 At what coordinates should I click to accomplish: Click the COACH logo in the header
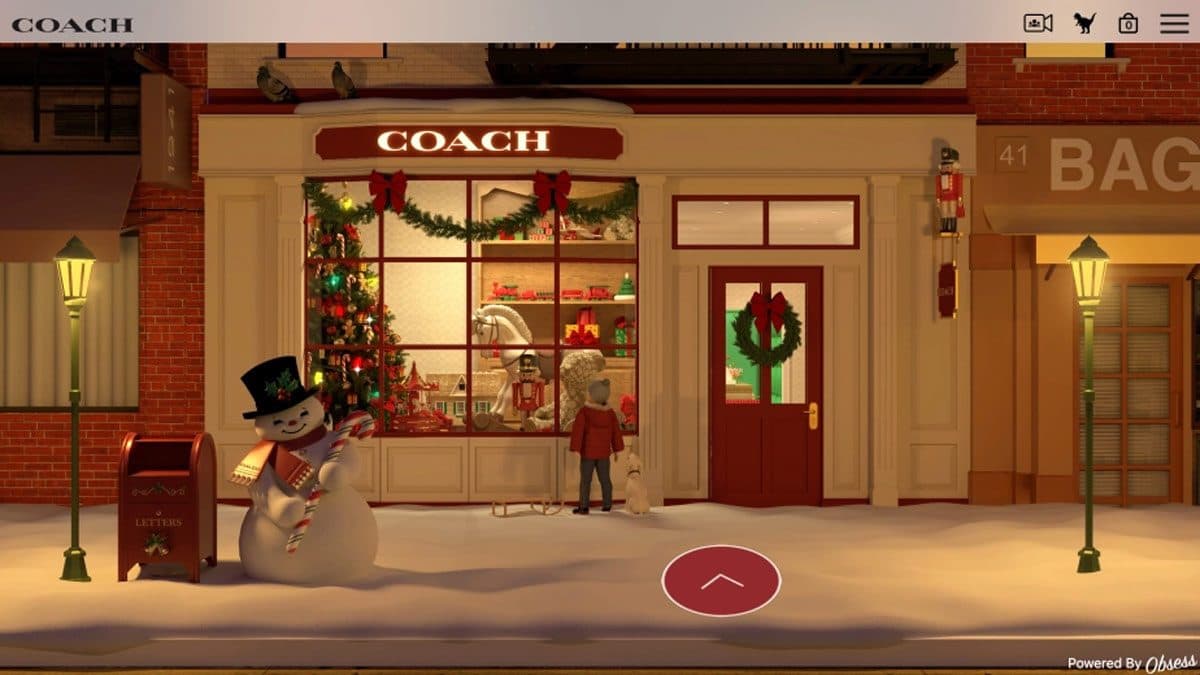click(72, 25)
